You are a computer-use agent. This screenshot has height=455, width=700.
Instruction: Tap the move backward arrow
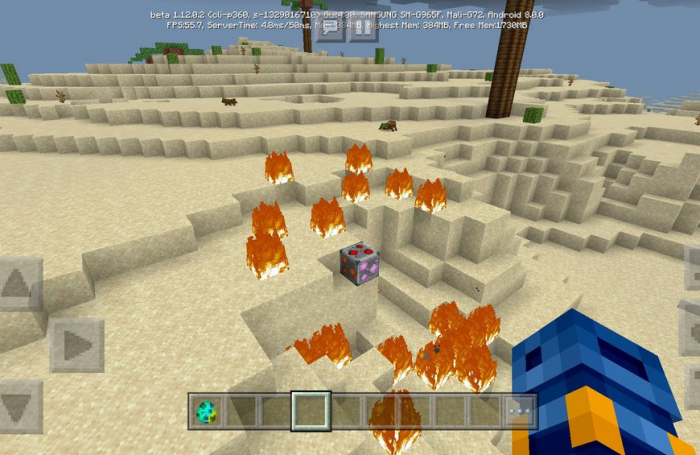(x=21, y=407)
